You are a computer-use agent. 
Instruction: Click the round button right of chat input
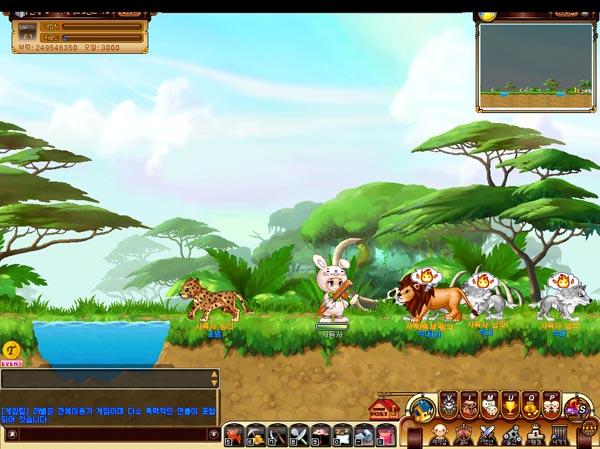[213, 434]
